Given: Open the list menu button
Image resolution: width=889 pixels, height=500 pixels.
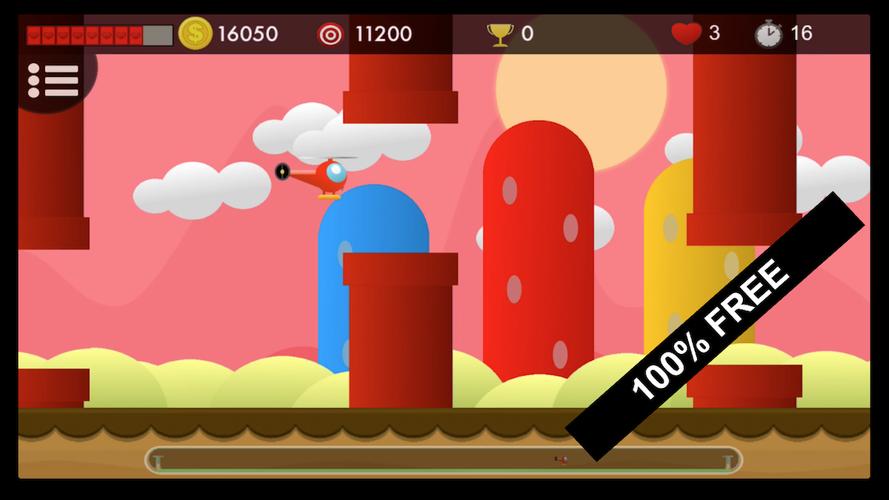Looking at the screenshot, I should (x=53, y=80).
